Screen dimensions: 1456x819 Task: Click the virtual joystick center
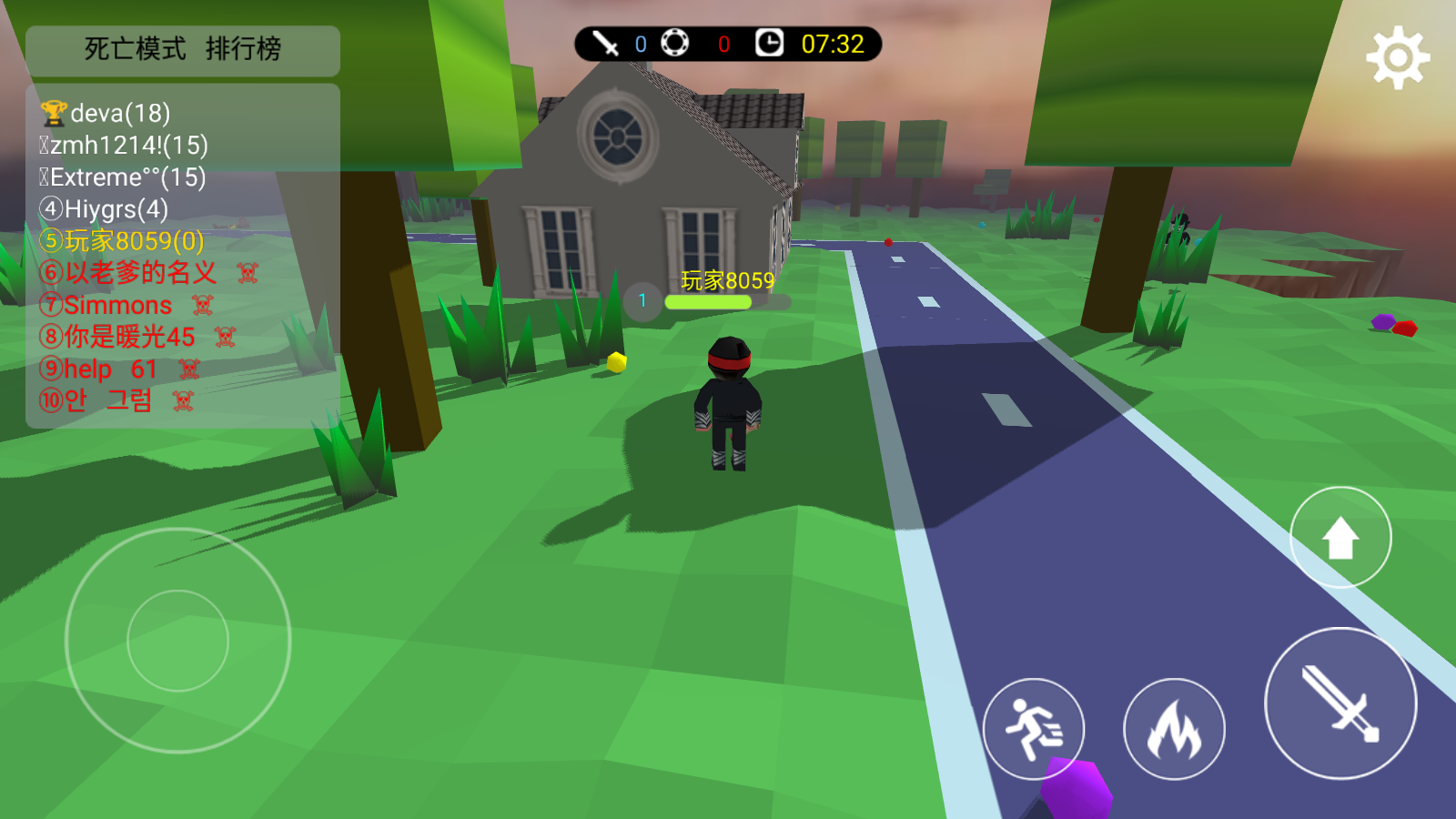click(177, 641)
